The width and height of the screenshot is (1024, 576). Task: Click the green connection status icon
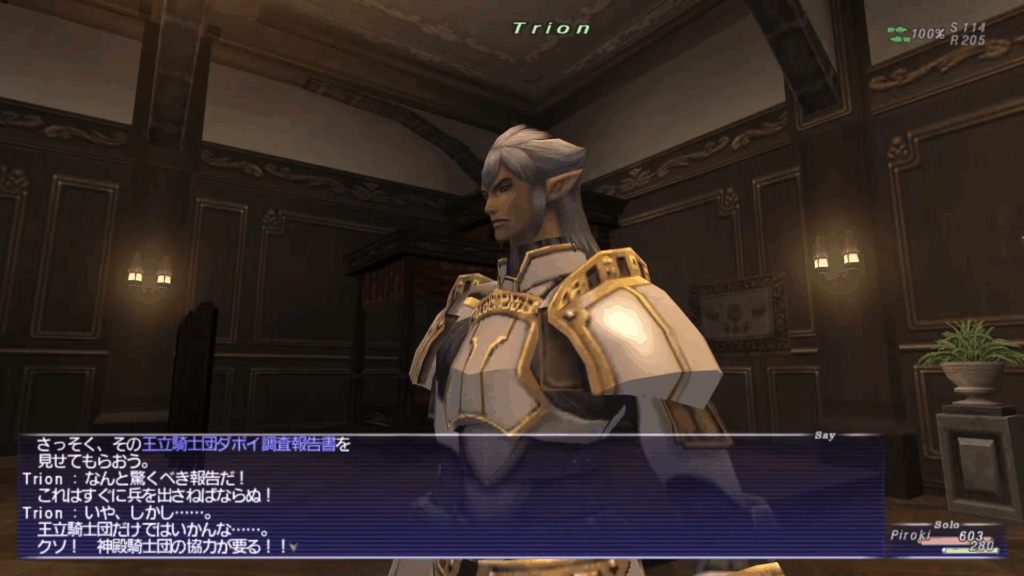pos(898,34)
